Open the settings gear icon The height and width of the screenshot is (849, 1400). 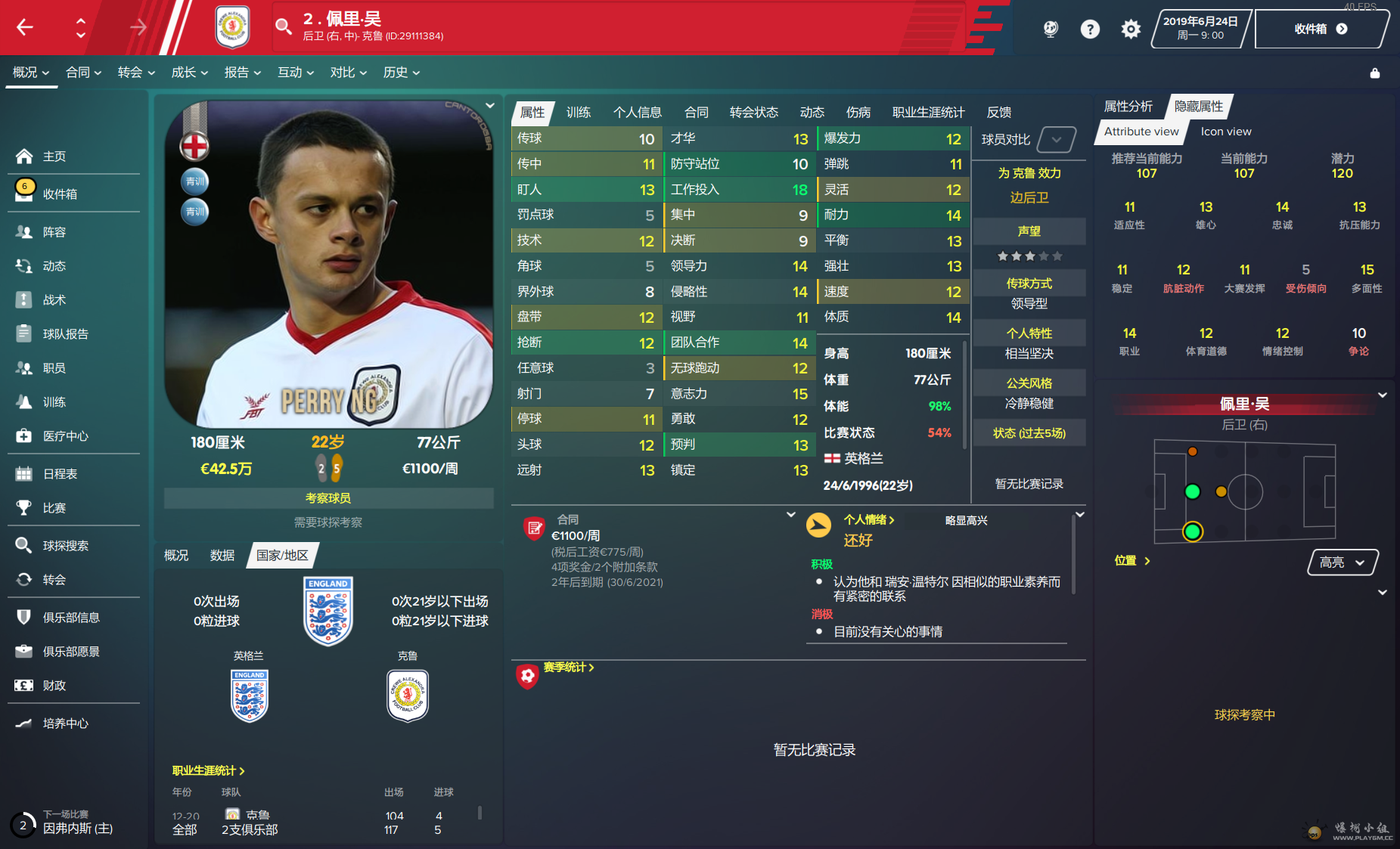[1130, 29]
